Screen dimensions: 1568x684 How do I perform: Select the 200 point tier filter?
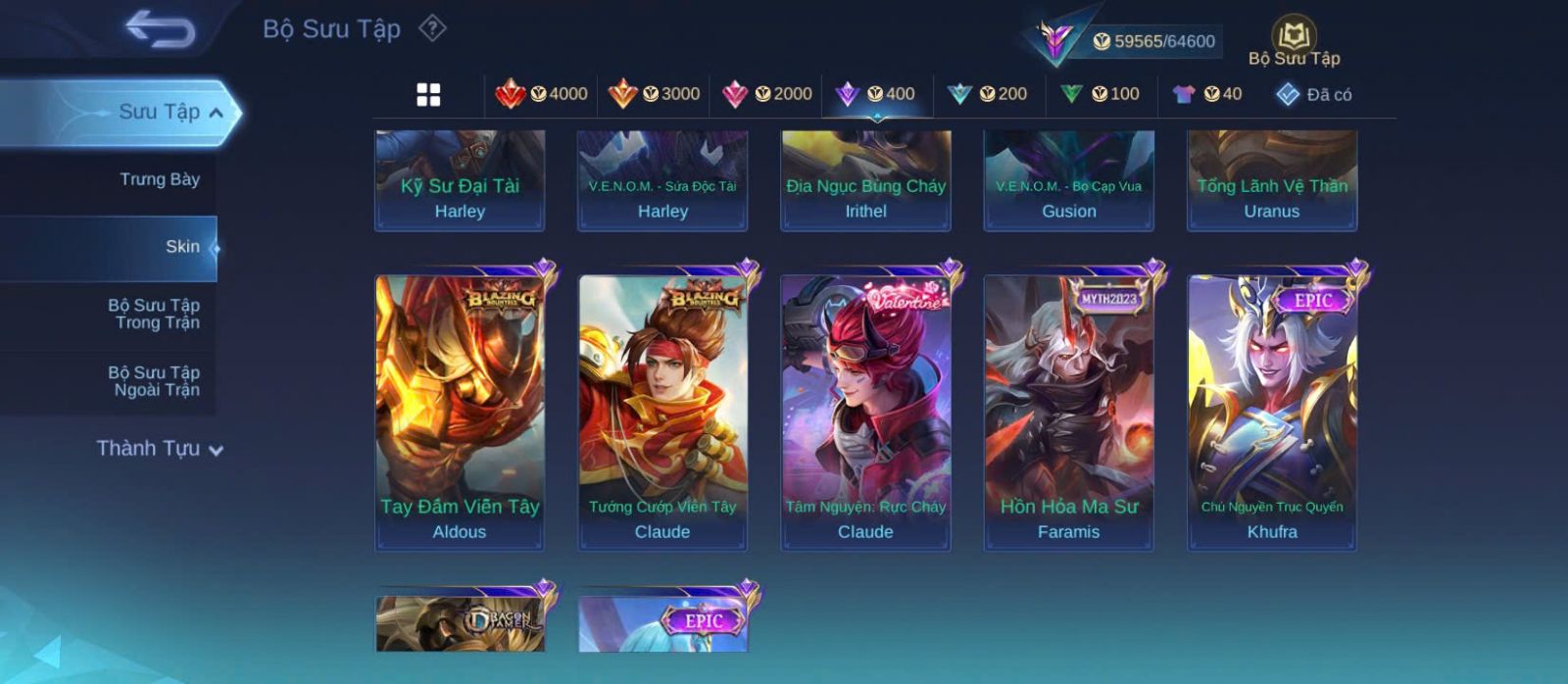pos(988,94)
